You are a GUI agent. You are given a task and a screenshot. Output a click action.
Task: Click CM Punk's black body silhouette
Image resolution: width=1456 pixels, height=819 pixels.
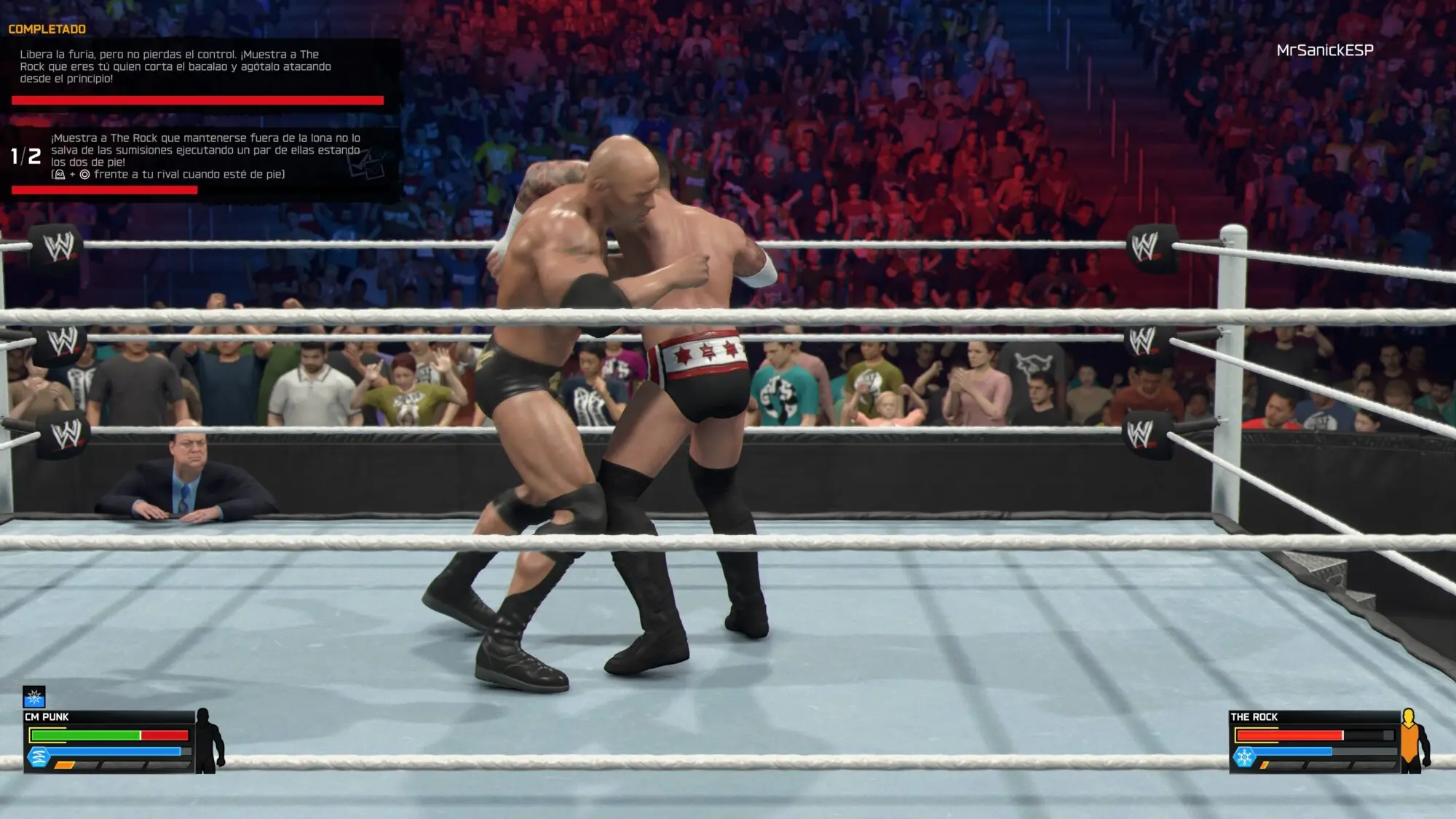pyautogui.click(x=209, y=740)
